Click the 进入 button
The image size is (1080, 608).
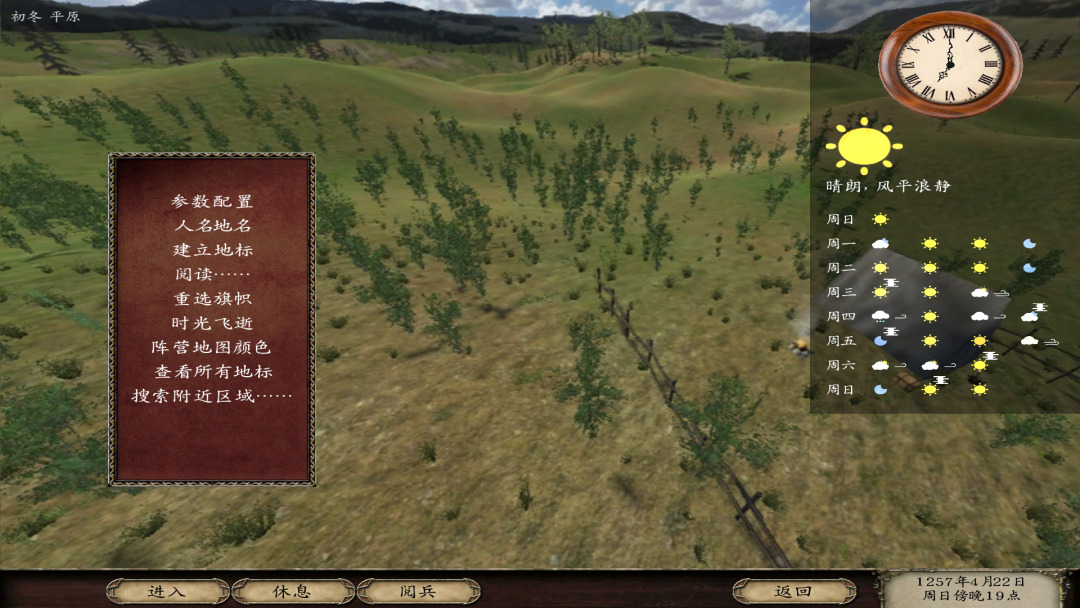[x=167, y=591]
